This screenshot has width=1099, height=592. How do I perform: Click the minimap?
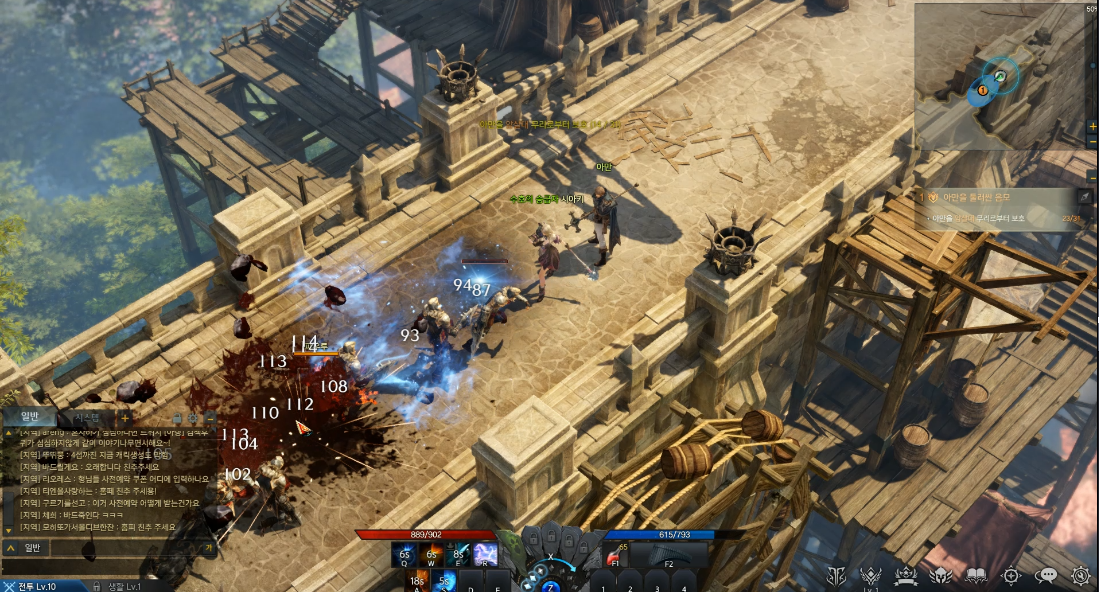pos(1000,75)
